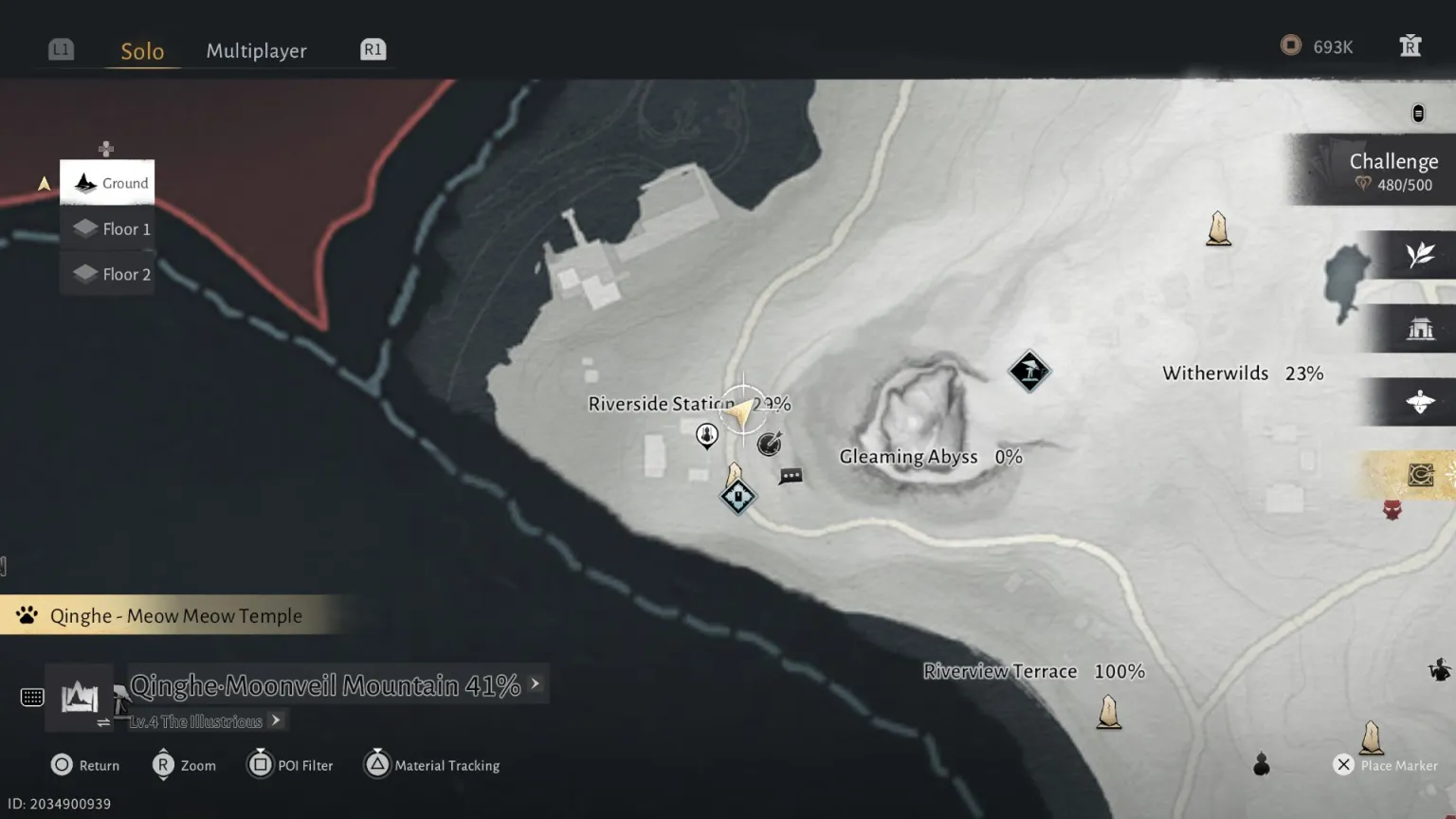Click the black diamond tree marker
Viewport: 1456px width, 819px height.
pyautogui.click(x=1028, y=371)
